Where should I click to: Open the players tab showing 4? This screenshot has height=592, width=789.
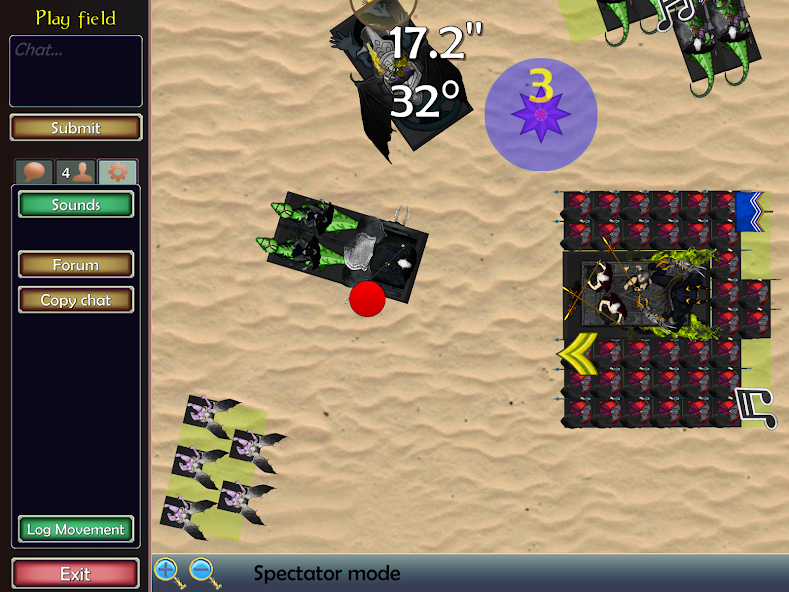coord(76,172)
